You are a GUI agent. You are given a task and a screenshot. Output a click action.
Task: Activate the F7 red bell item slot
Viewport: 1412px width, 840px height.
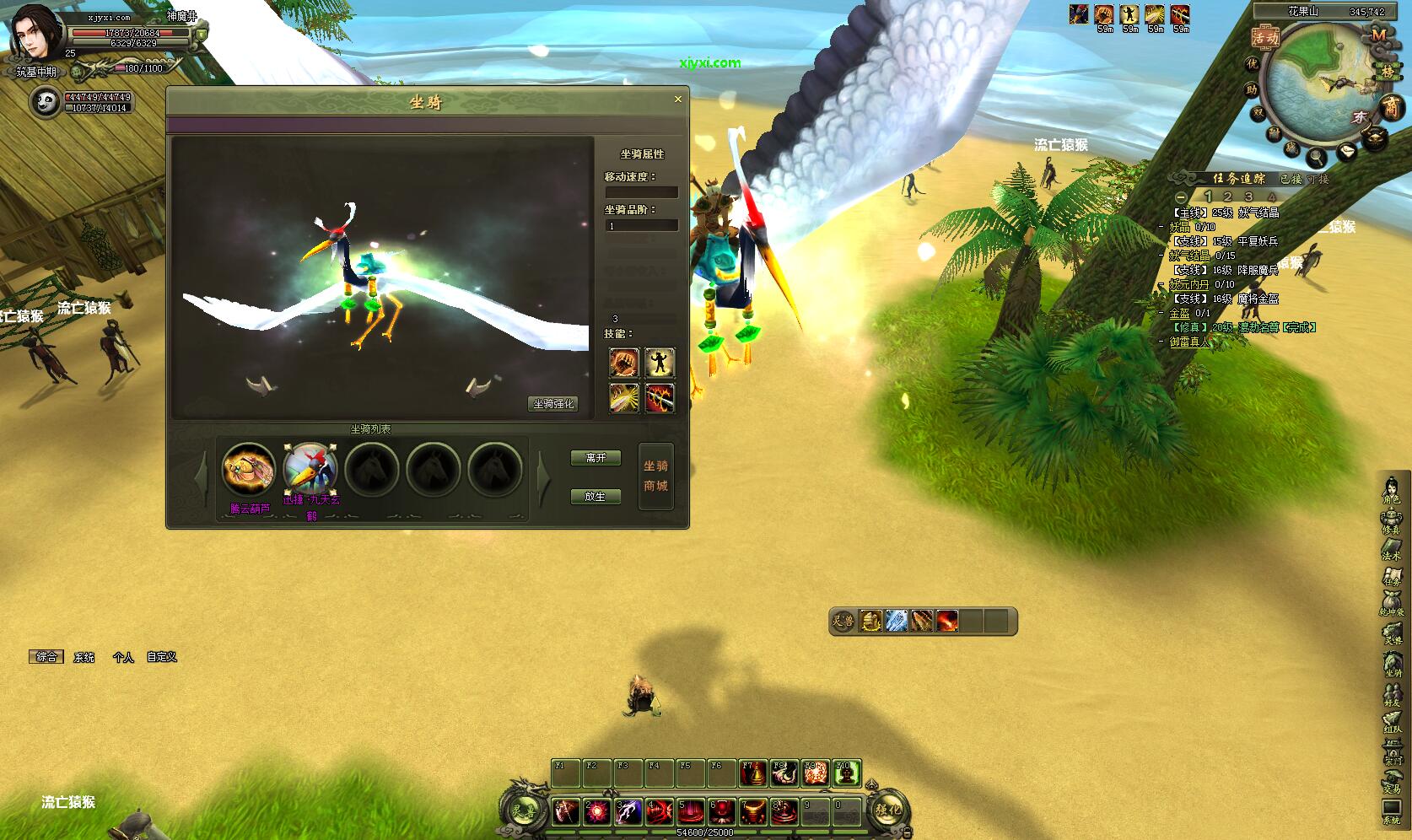pos(752,773)
